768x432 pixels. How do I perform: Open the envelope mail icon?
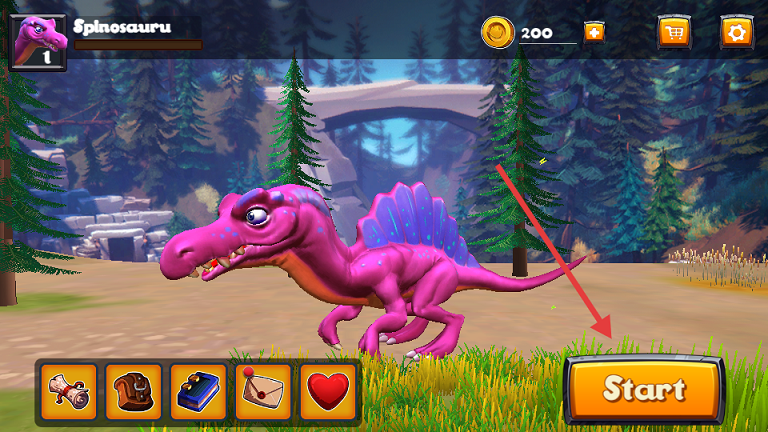(263, 392)
